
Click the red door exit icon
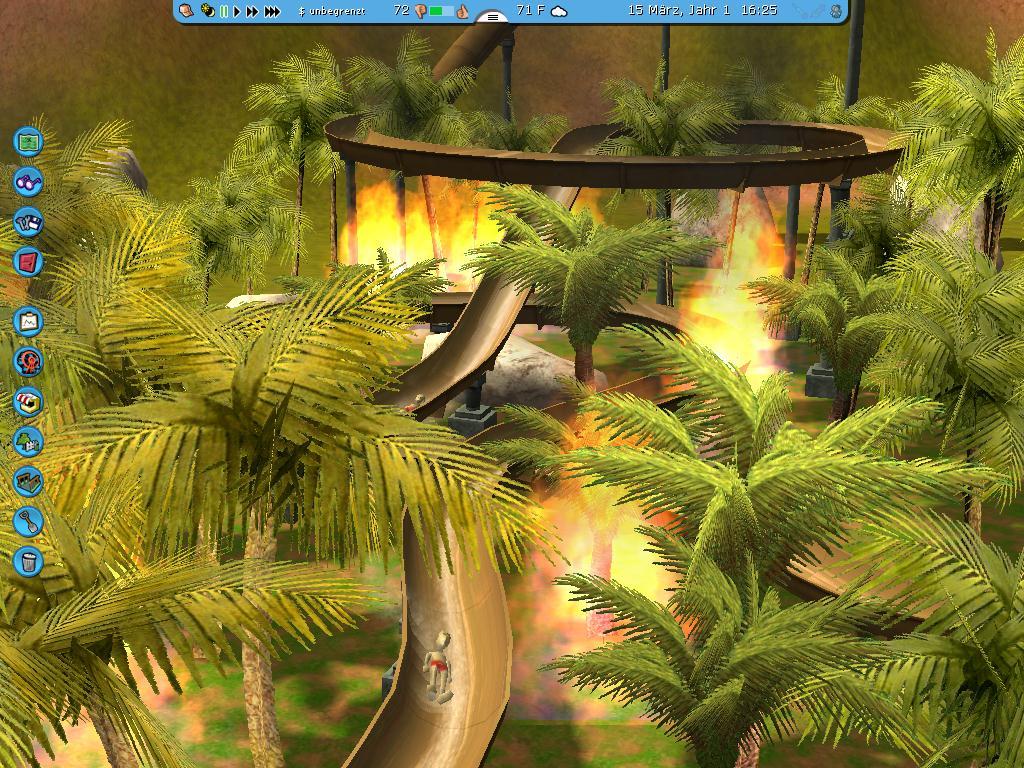point(28,262)
